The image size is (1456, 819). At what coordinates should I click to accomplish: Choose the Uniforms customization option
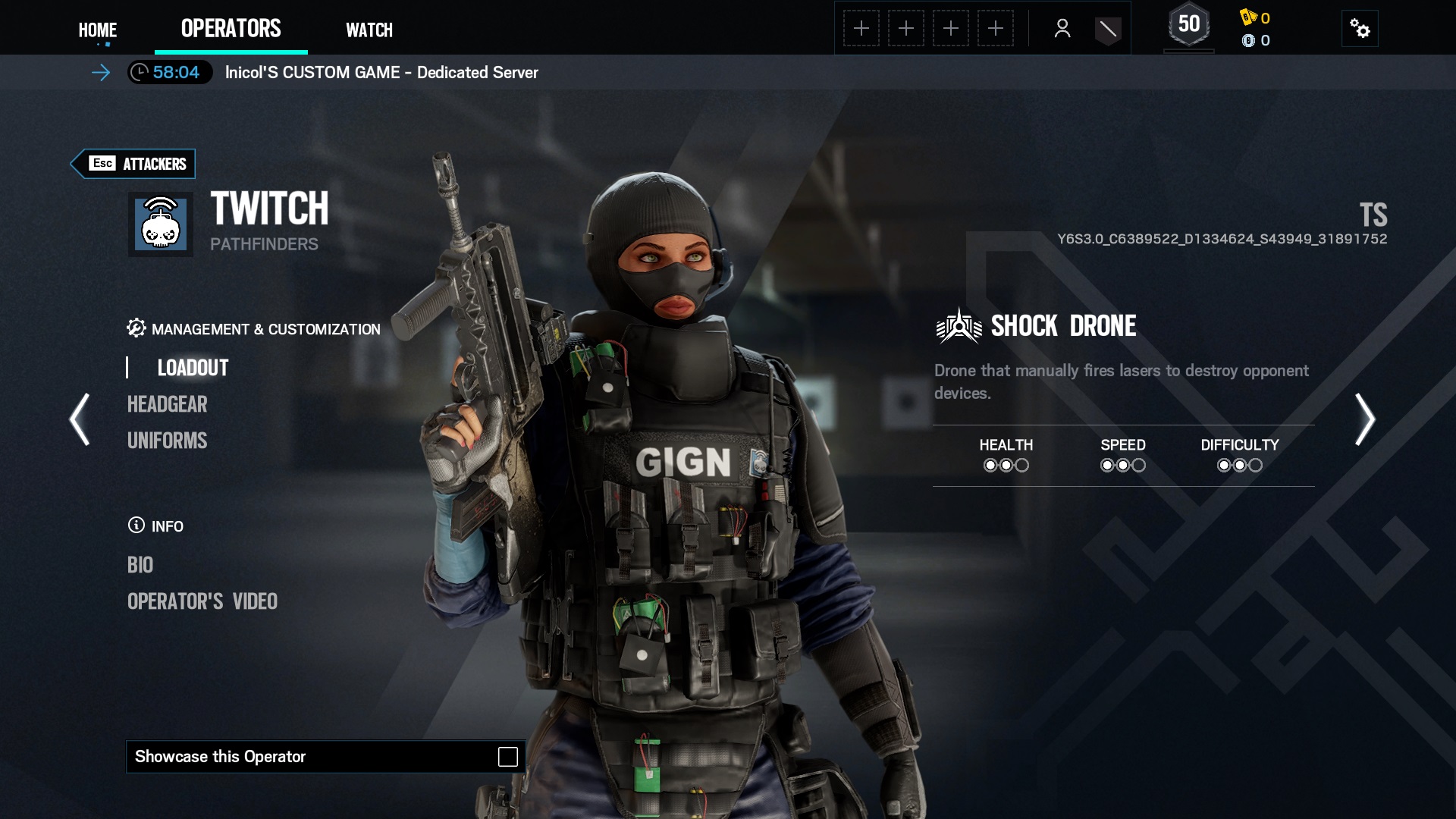[x=167, y=441]
